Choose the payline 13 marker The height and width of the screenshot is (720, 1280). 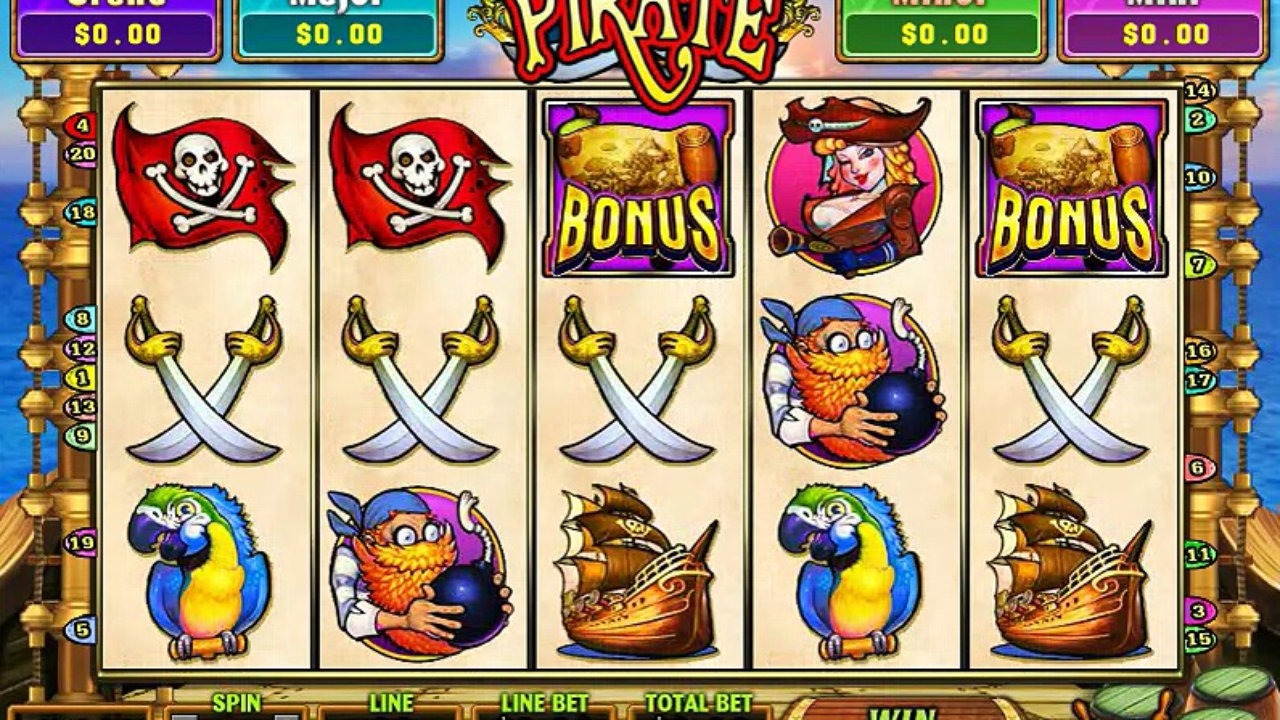pos(81,407)
